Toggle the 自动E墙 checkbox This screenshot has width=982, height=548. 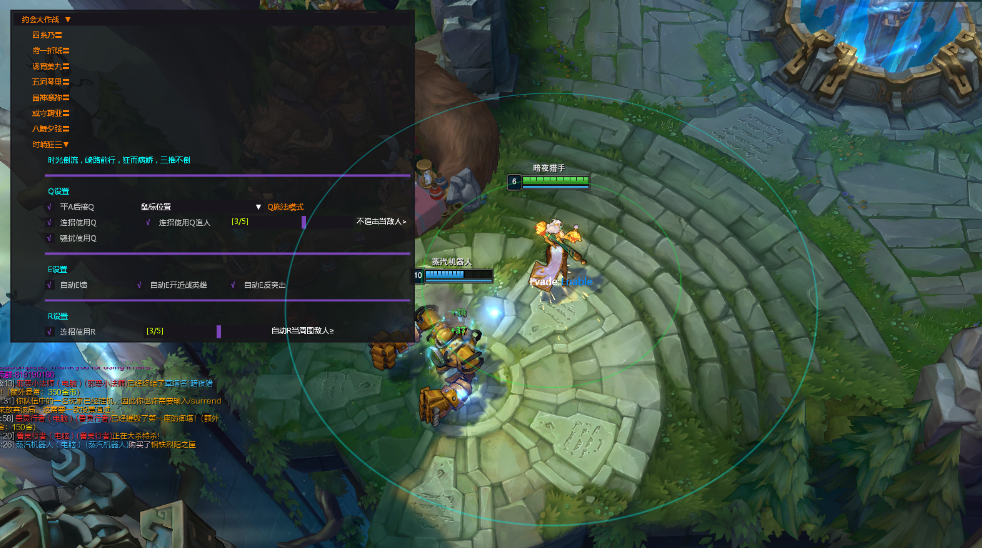[x=49, y=285]
